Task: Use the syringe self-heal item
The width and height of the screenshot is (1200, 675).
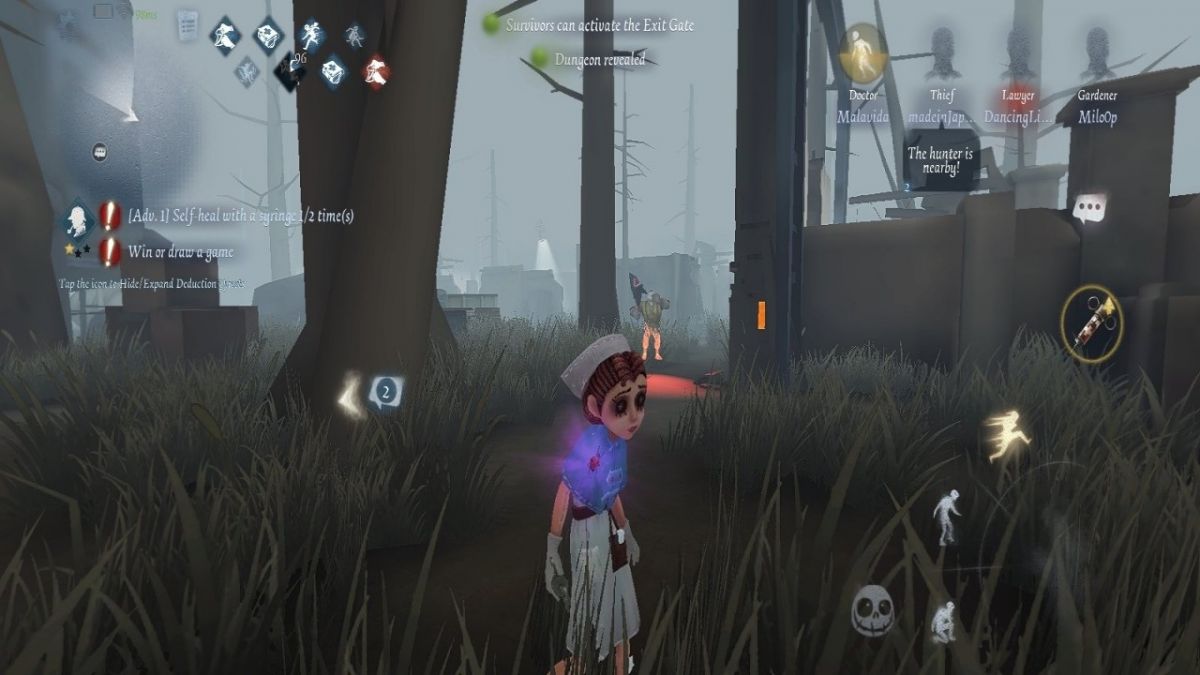Action: [1091, 323]
